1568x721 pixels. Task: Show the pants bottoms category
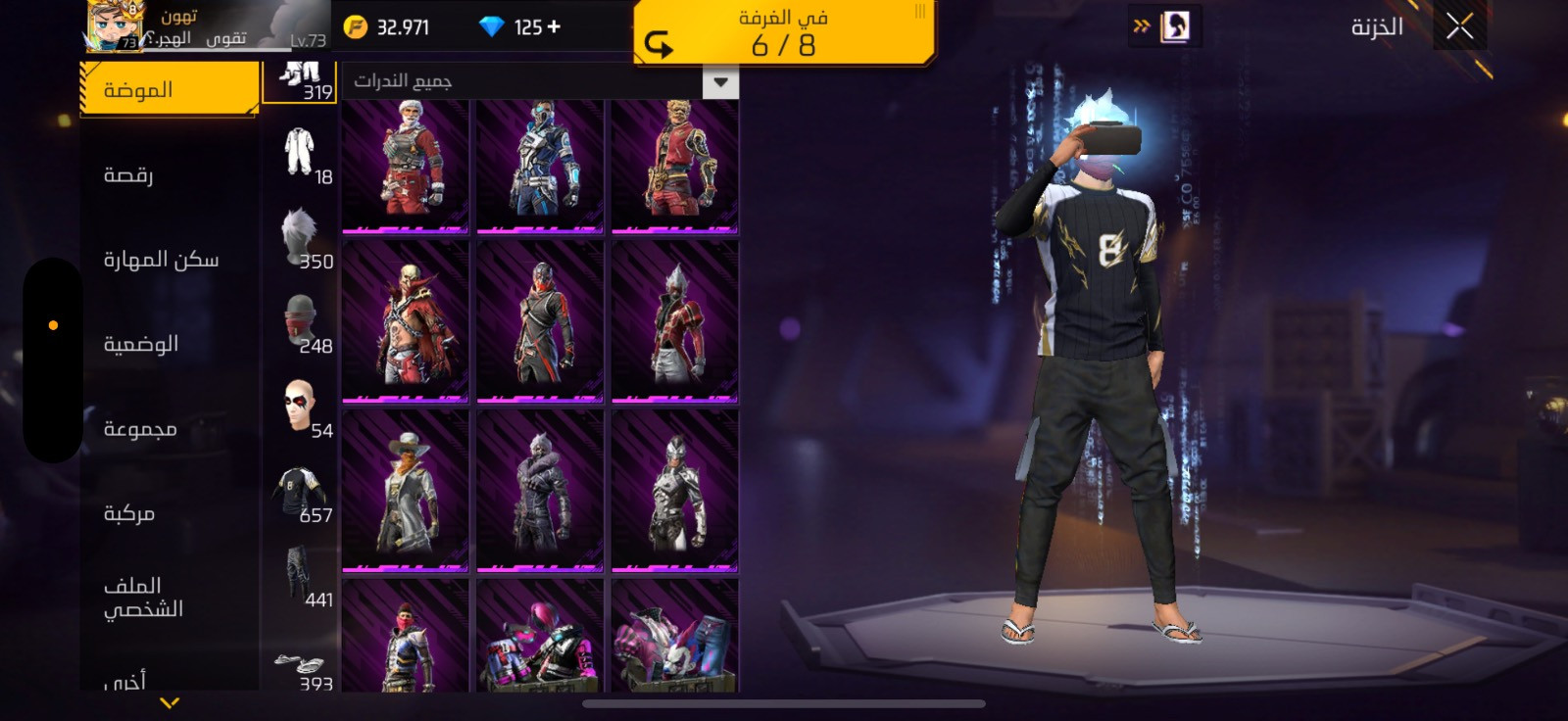301,576
